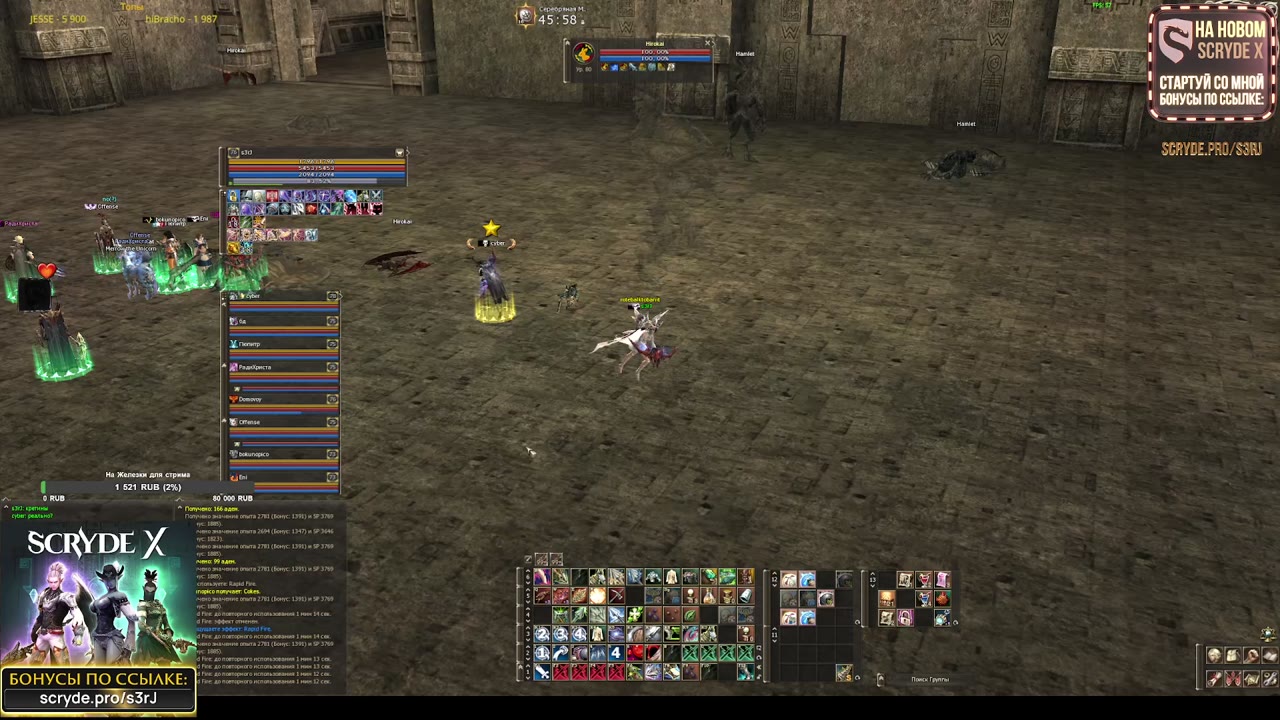The width and height of the screenshot is (1280, 720).
Task: Click the s3rJ player status dropdown arrow
Action: click(x=400, y=153)
